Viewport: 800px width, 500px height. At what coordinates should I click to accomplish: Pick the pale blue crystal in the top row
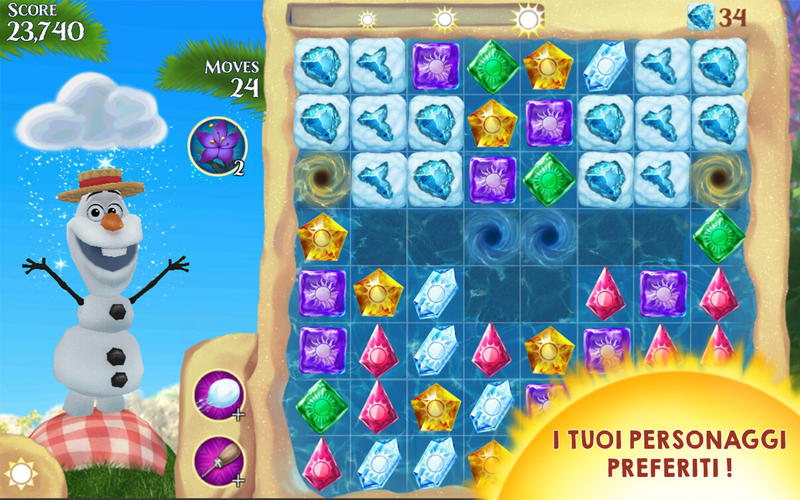pyautogui.click(x=606, y=66)
